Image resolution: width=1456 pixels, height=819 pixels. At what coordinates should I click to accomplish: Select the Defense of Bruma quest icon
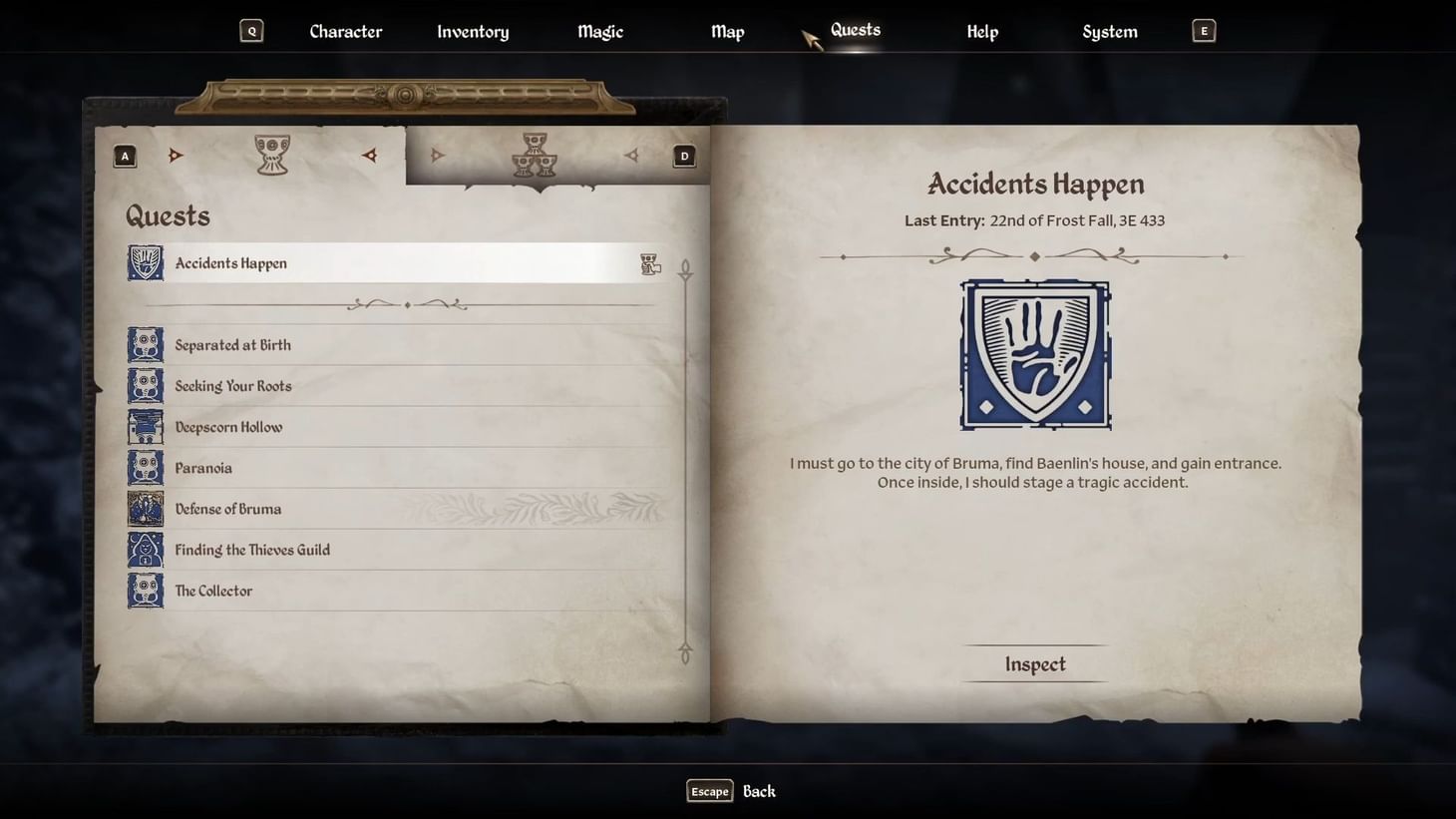coord(145,508)
